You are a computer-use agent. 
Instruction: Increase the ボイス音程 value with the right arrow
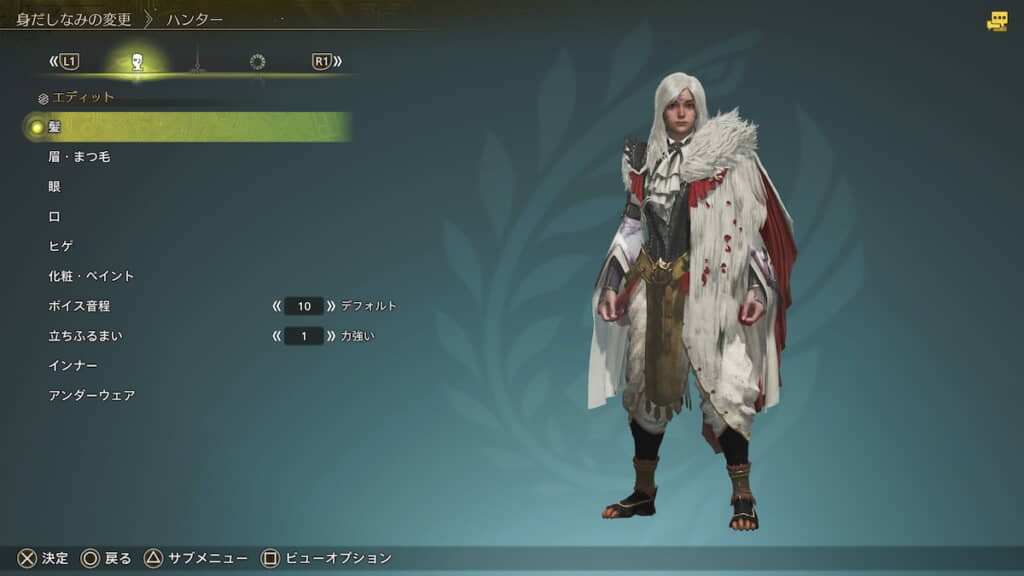pos(331,306)
